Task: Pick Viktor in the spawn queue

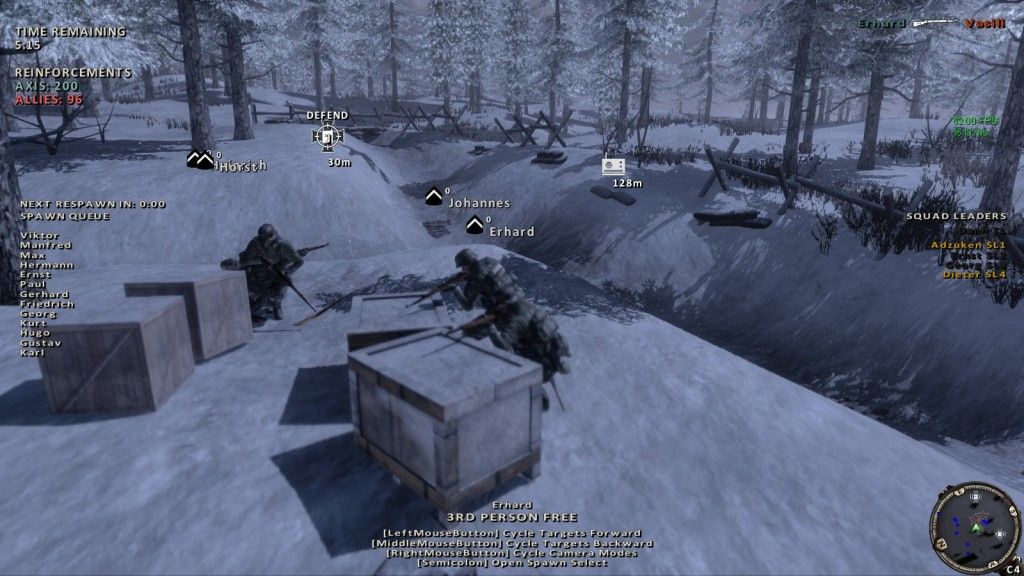Action: coord(32,236)
